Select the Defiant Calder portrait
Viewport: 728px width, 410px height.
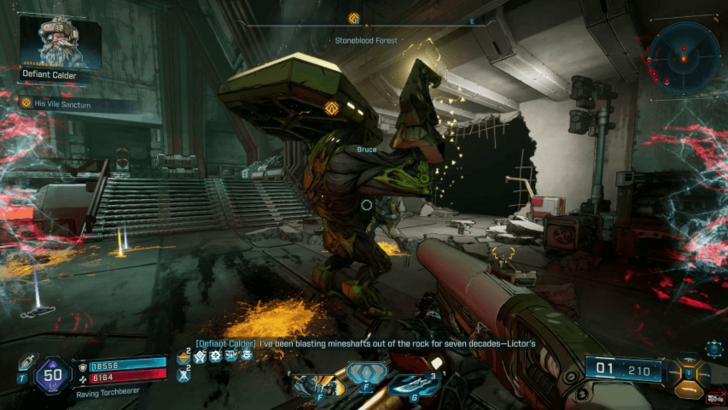tap(59, 40)
